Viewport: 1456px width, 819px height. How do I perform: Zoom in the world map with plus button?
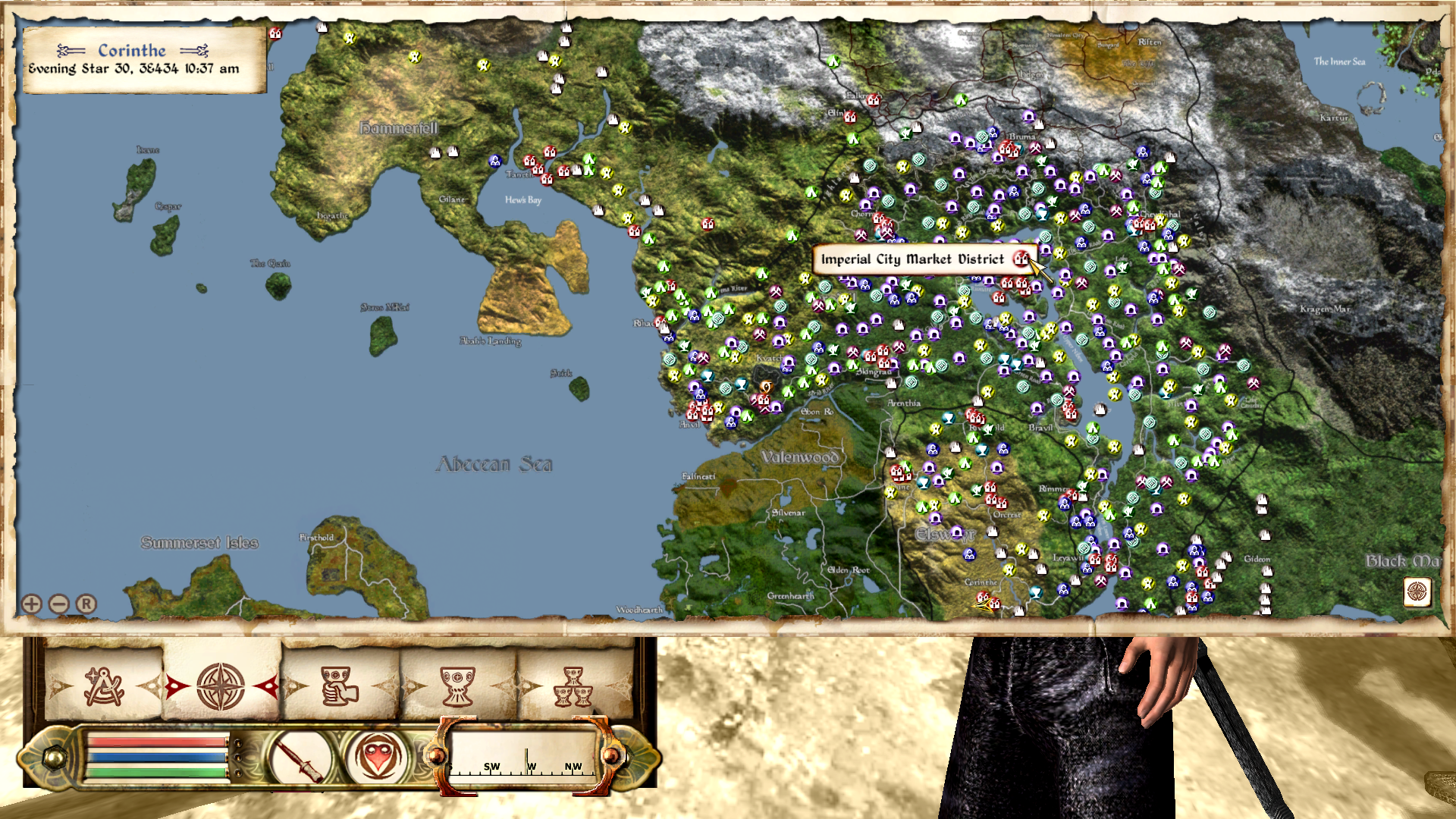coord(32,604)
